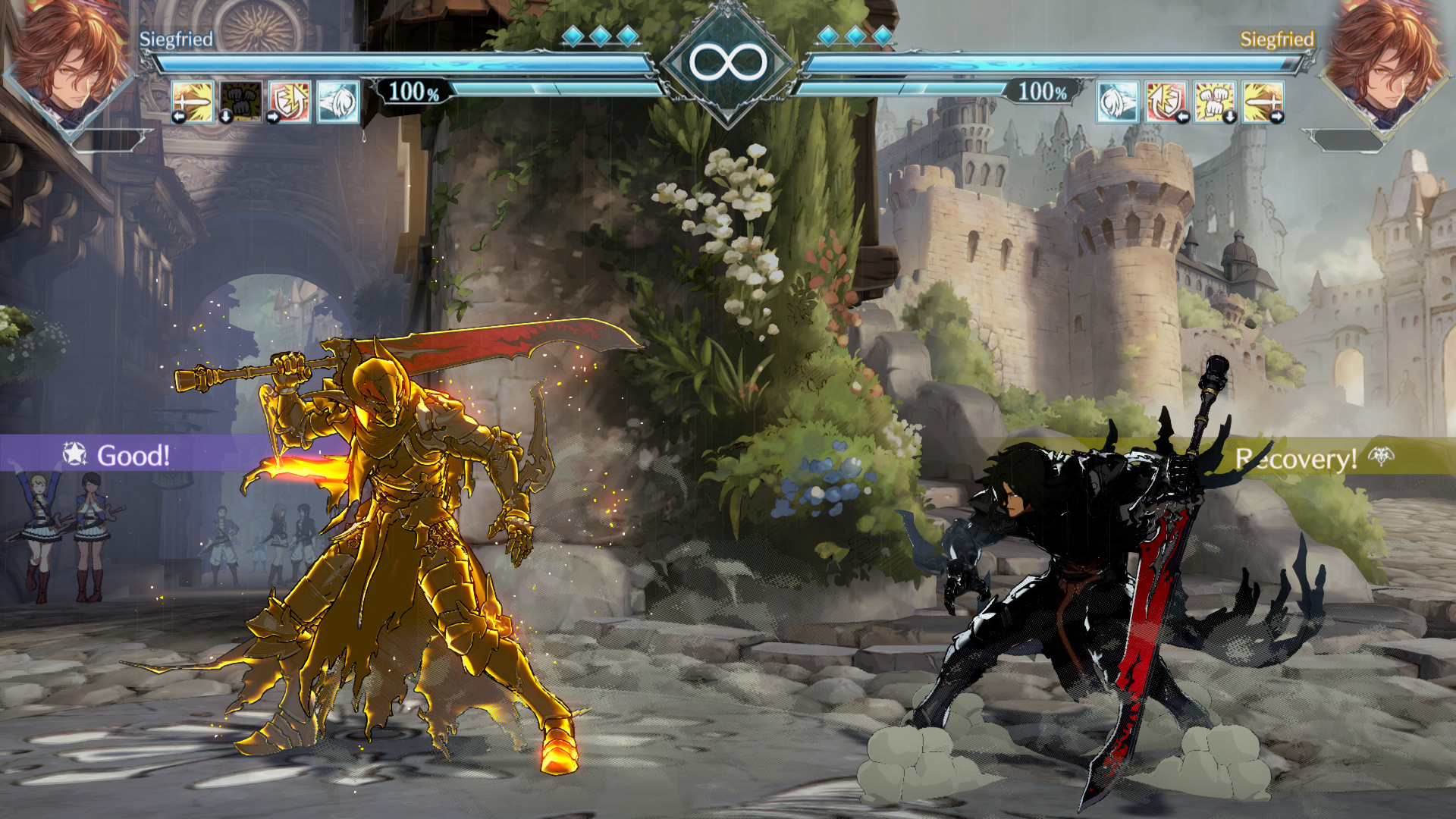Toggle the right-arrow badge on golden sword skill

tap(1279, 117)
